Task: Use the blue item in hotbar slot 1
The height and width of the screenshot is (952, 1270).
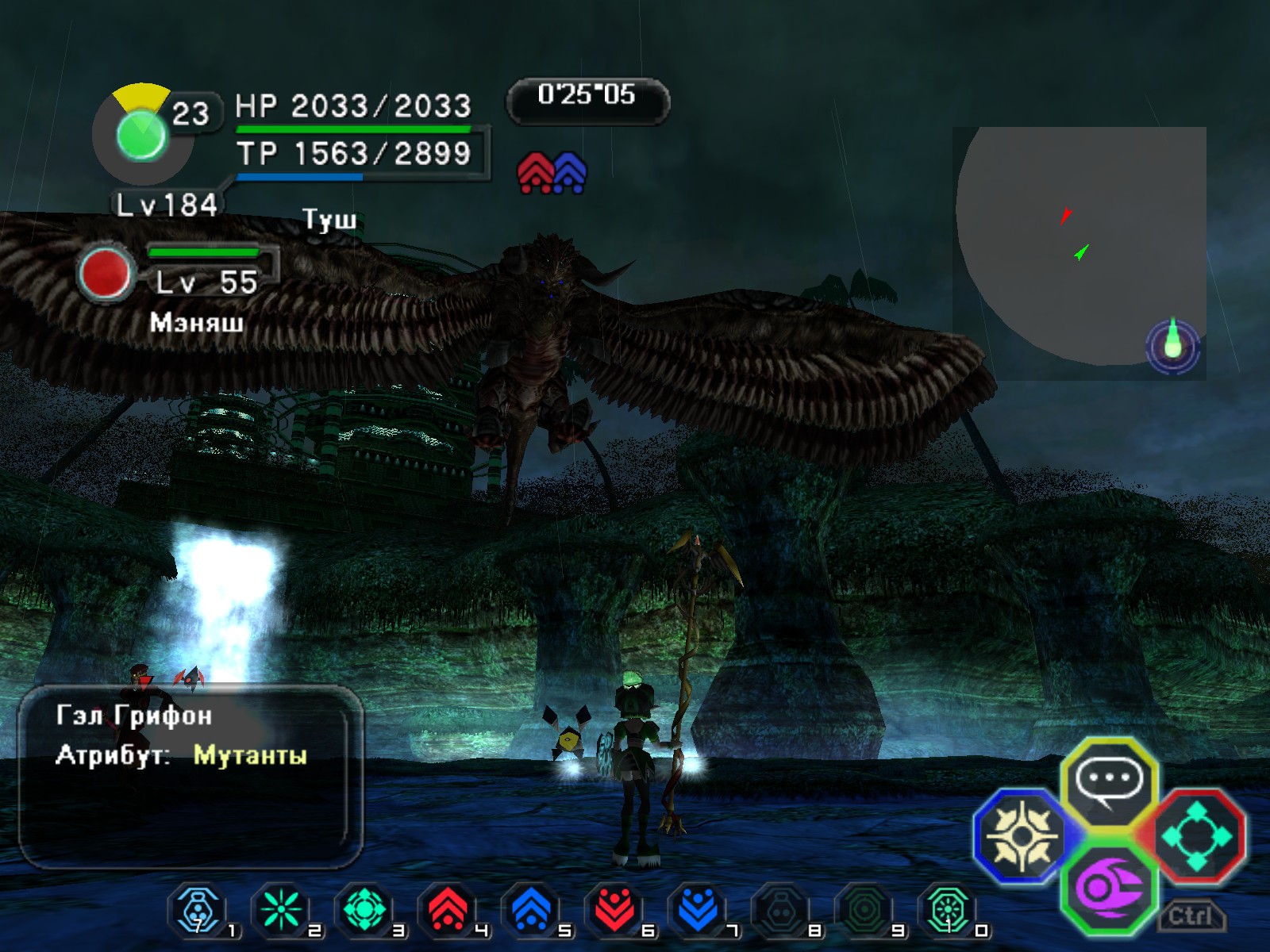Action: point(198,909)
